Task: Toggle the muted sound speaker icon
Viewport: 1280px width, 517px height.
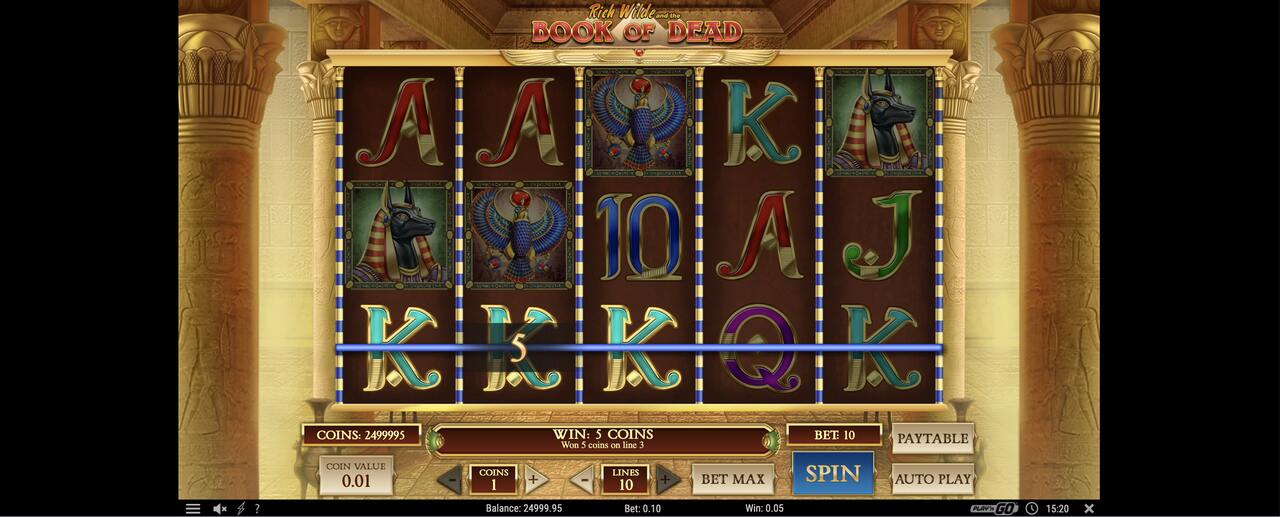Action: click(219, 509)
